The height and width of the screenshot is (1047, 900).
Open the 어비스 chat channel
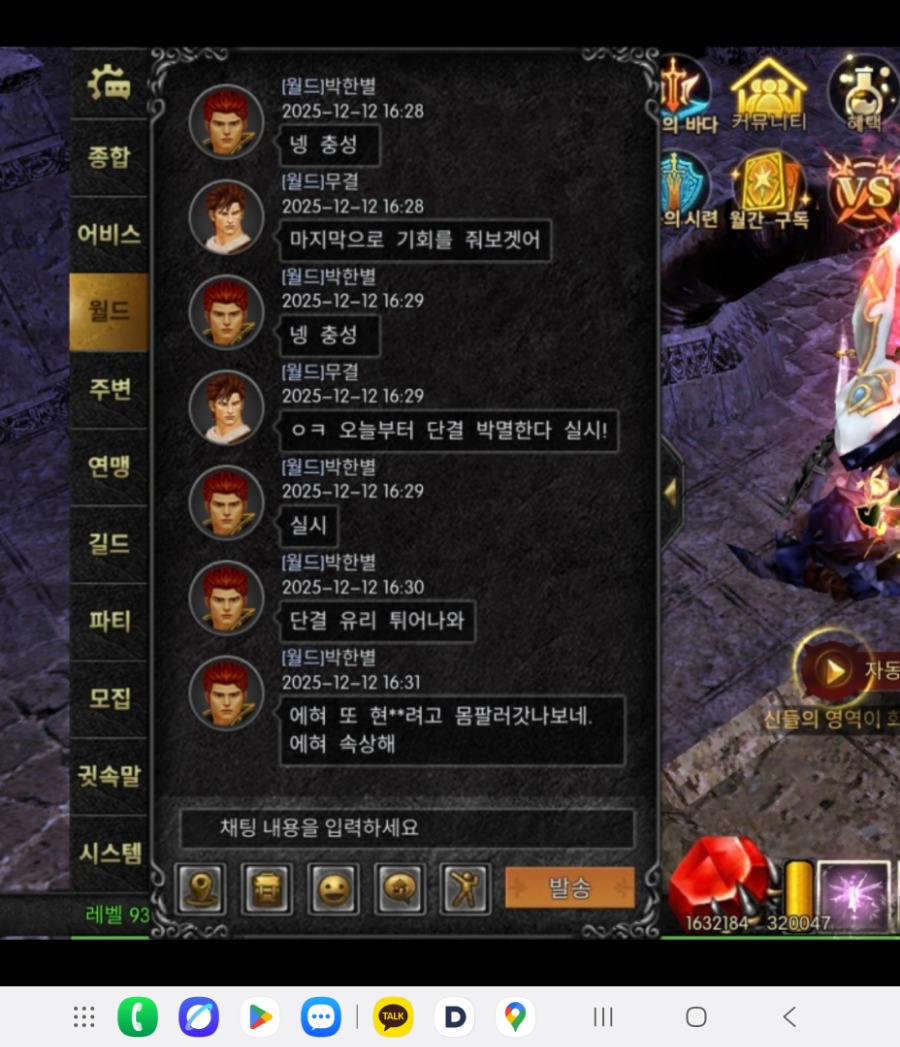tap(109, 234)
